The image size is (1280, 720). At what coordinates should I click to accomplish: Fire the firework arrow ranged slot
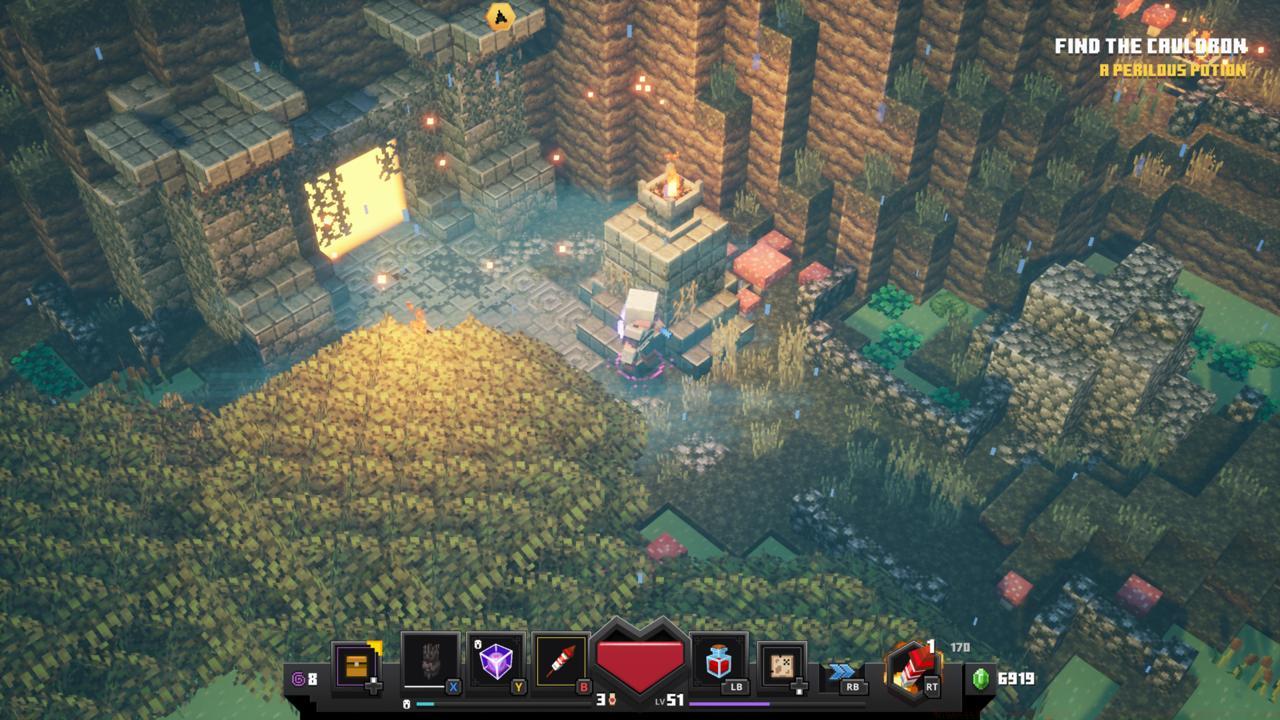910,666
